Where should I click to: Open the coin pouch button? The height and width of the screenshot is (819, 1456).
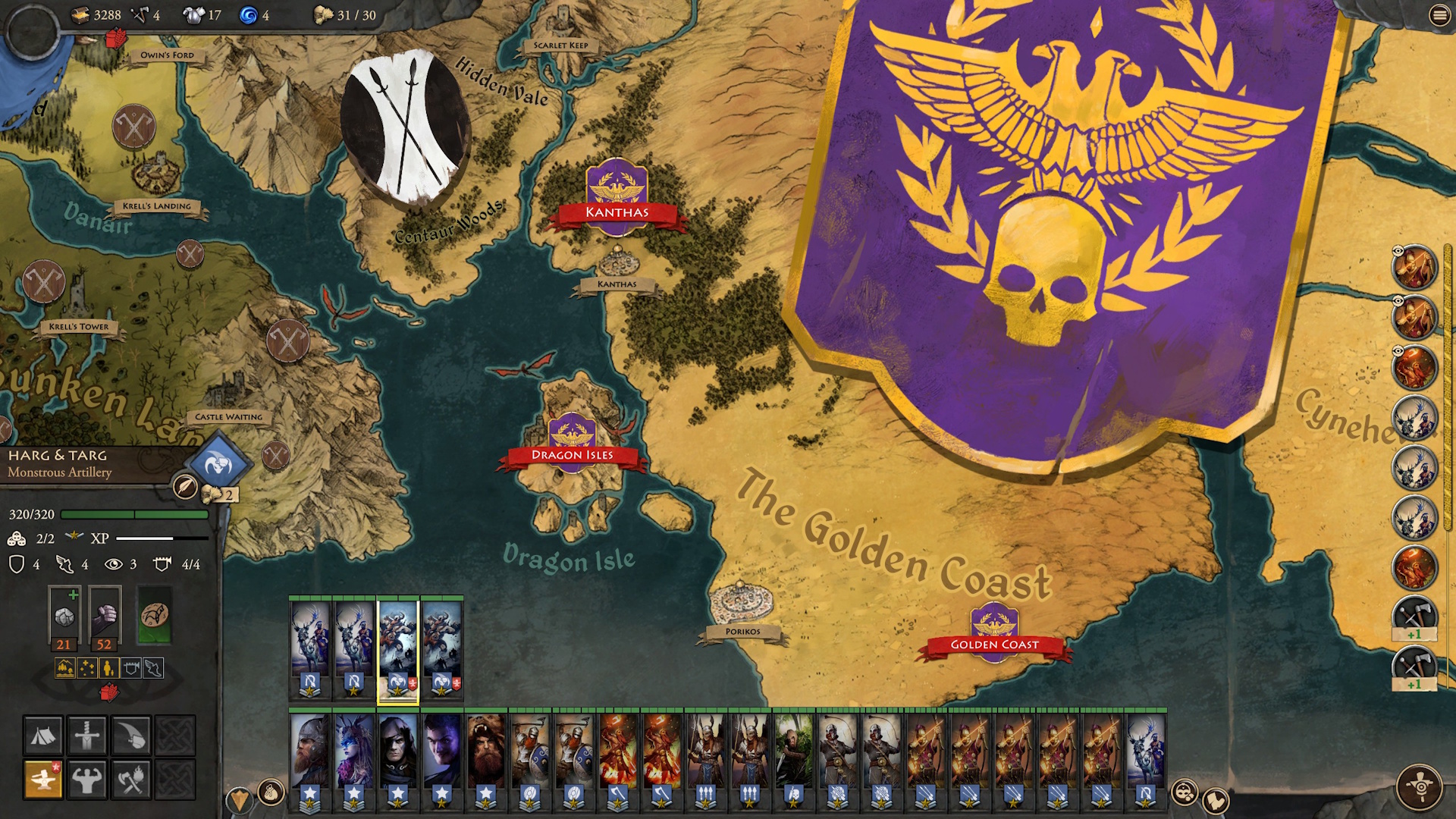(x=271, y=793)
